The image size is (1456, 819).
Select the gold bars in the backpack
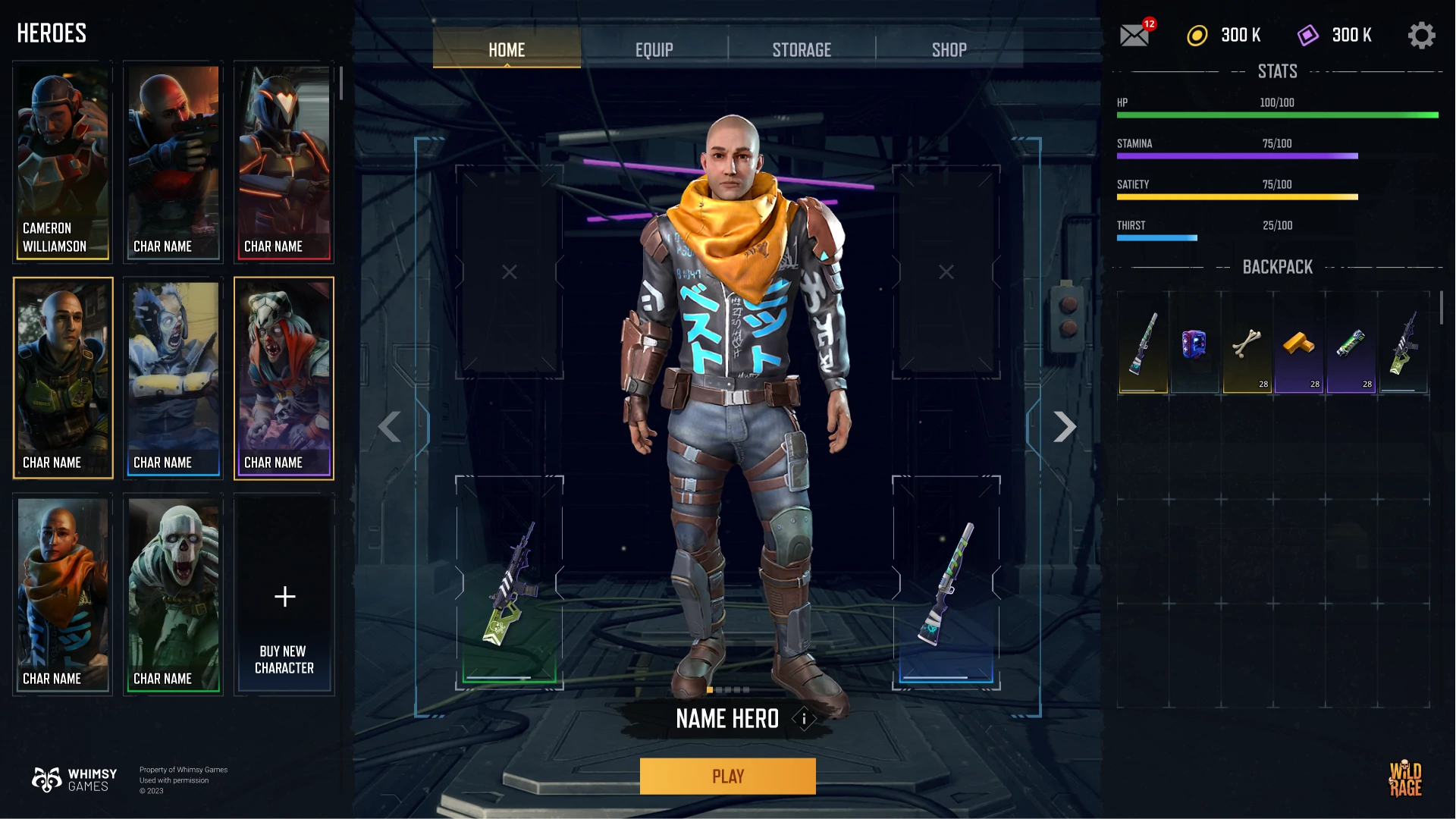(1299, 343)
